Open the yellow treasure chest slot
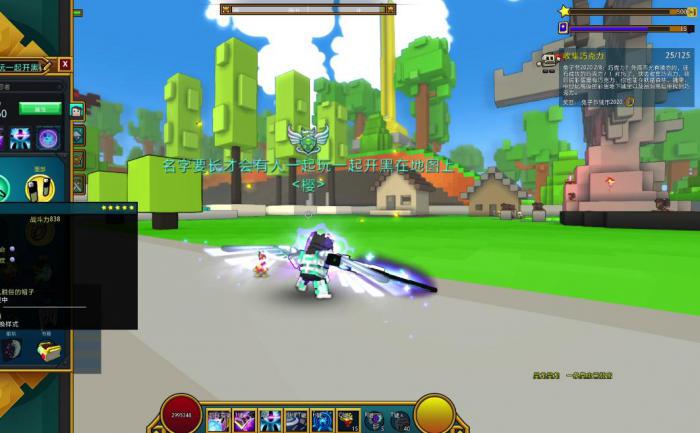The width and height of the screenshot is (700, 433). 46,351
